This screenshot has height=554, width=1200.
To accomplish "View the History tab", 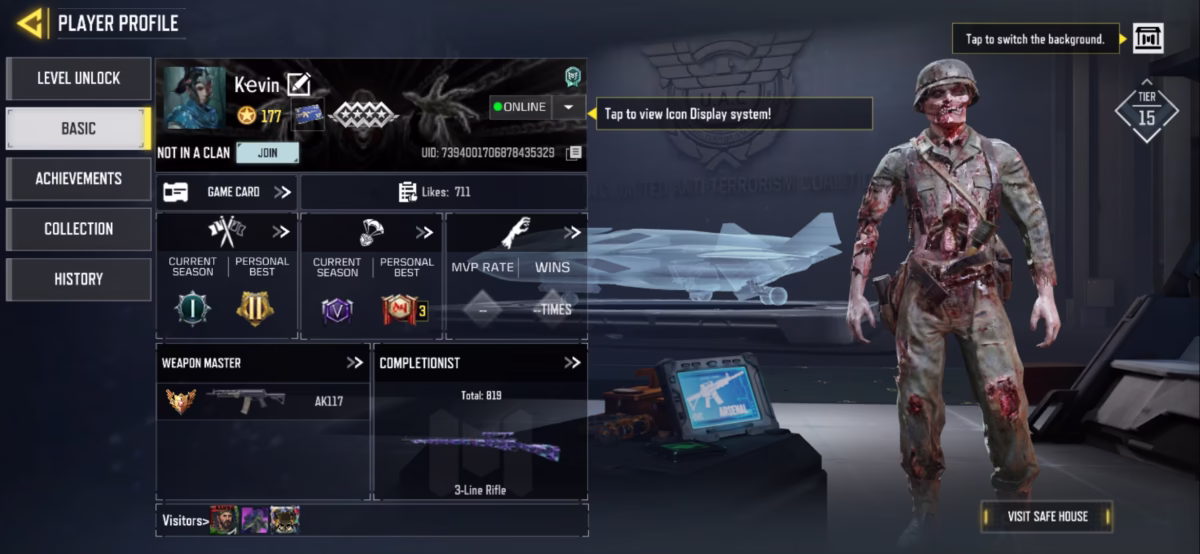I will pos(78,279).
